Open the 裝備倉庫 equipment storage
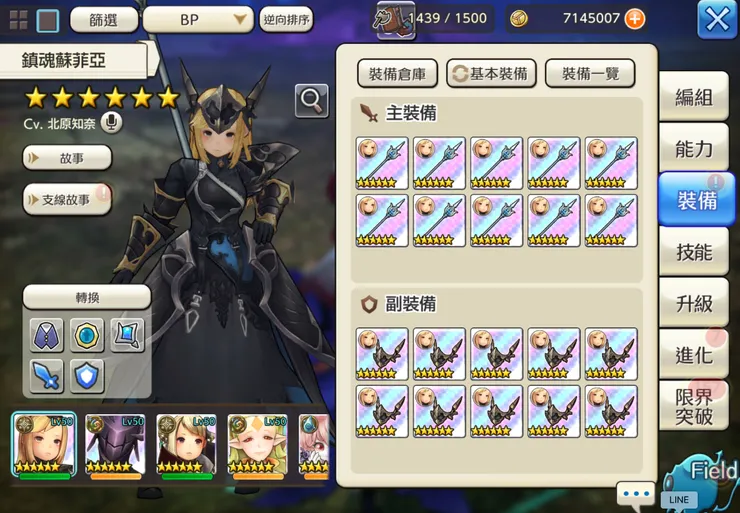 pyautogui.click(x=396, y=73)
